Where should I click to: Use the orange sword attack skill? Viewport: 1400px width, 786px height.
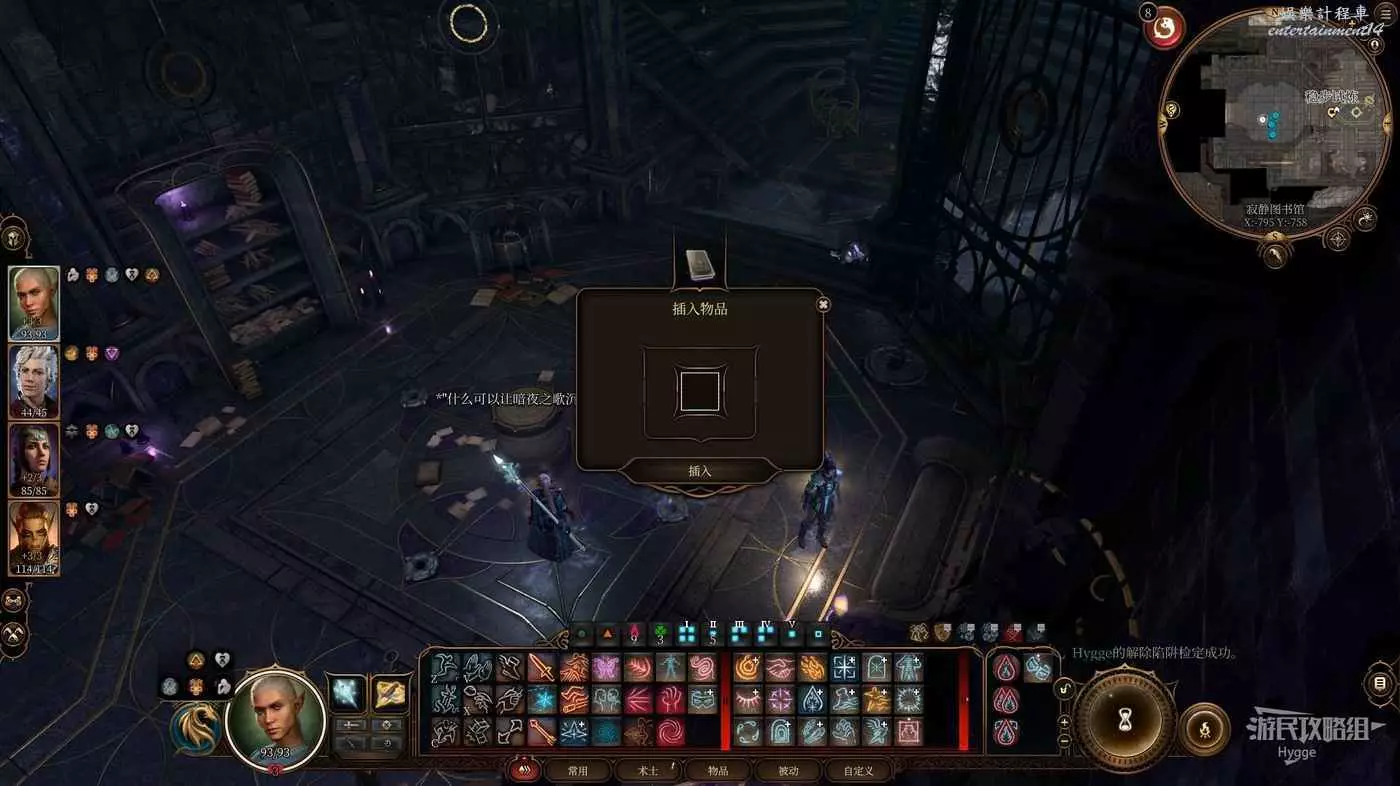[x=542, y=667]
